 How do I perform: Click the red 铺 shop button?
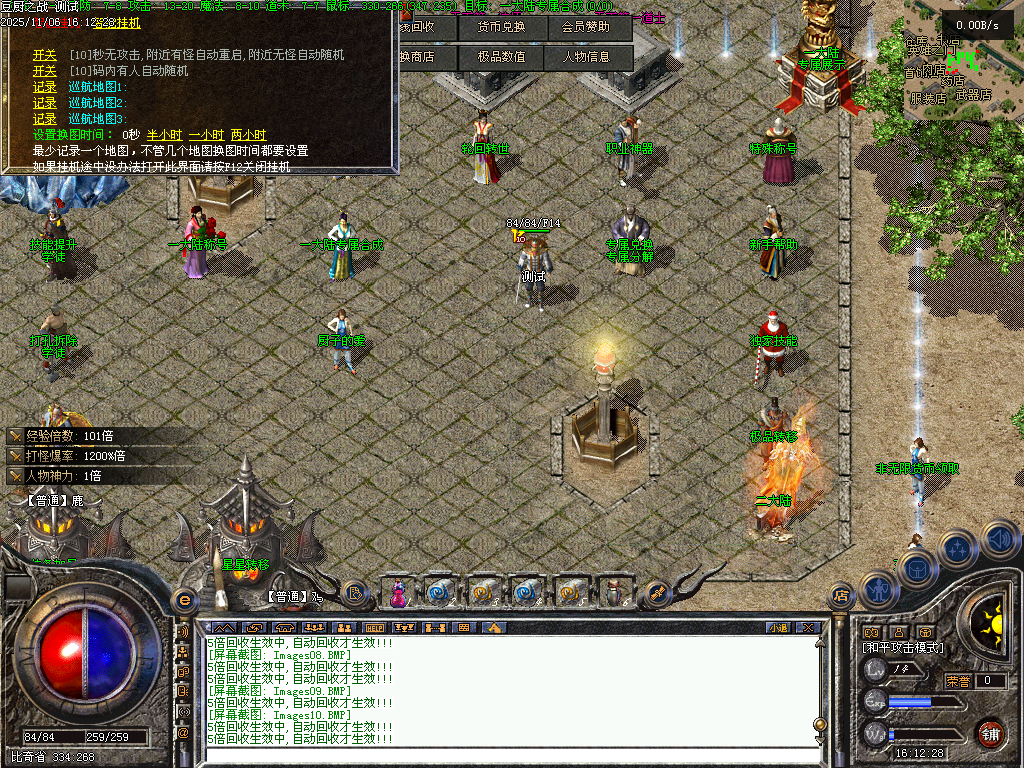click(x=990, y=734)
